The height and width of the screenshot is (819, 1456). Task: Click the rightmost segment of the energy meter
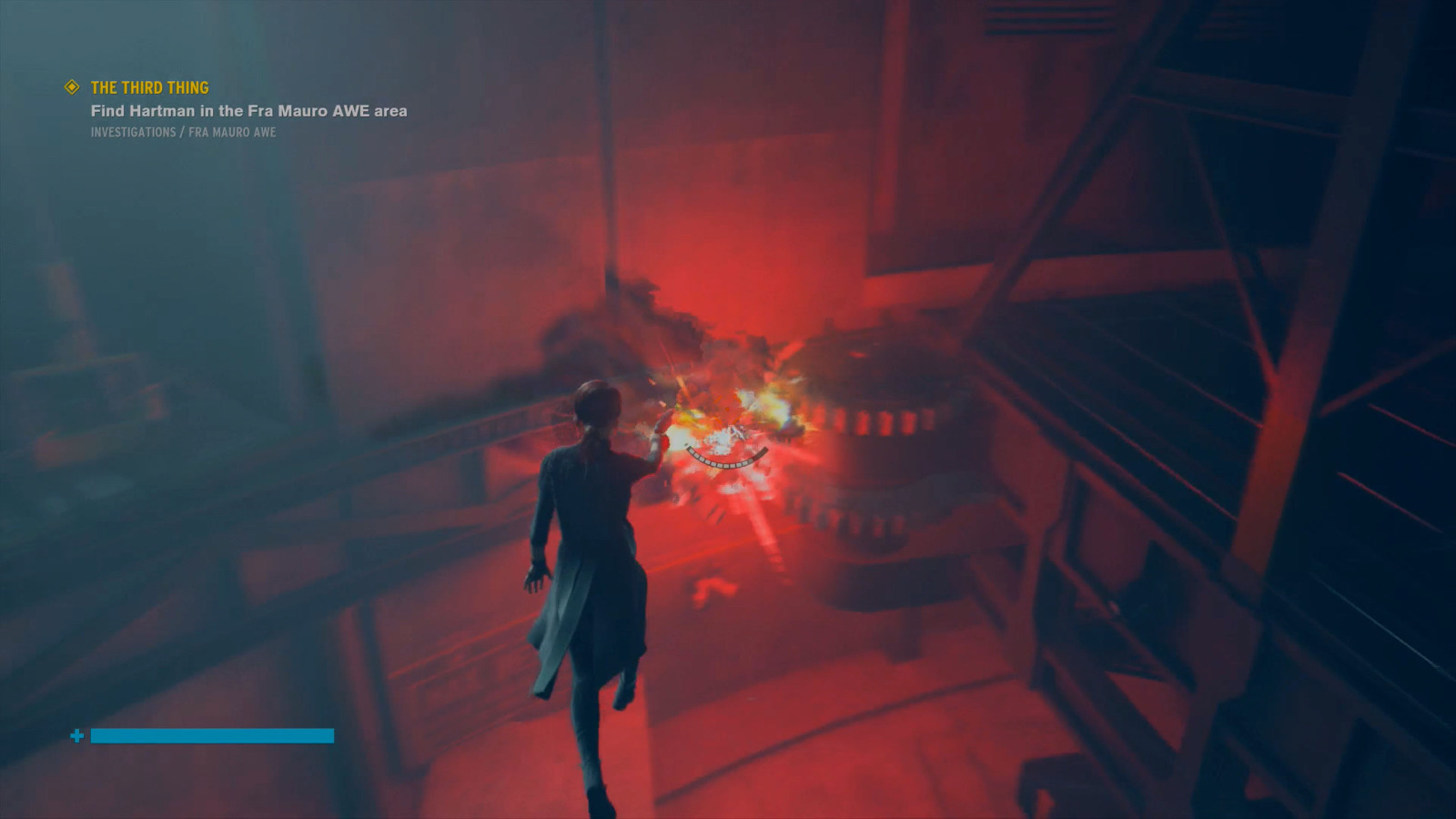pos(764,450)
